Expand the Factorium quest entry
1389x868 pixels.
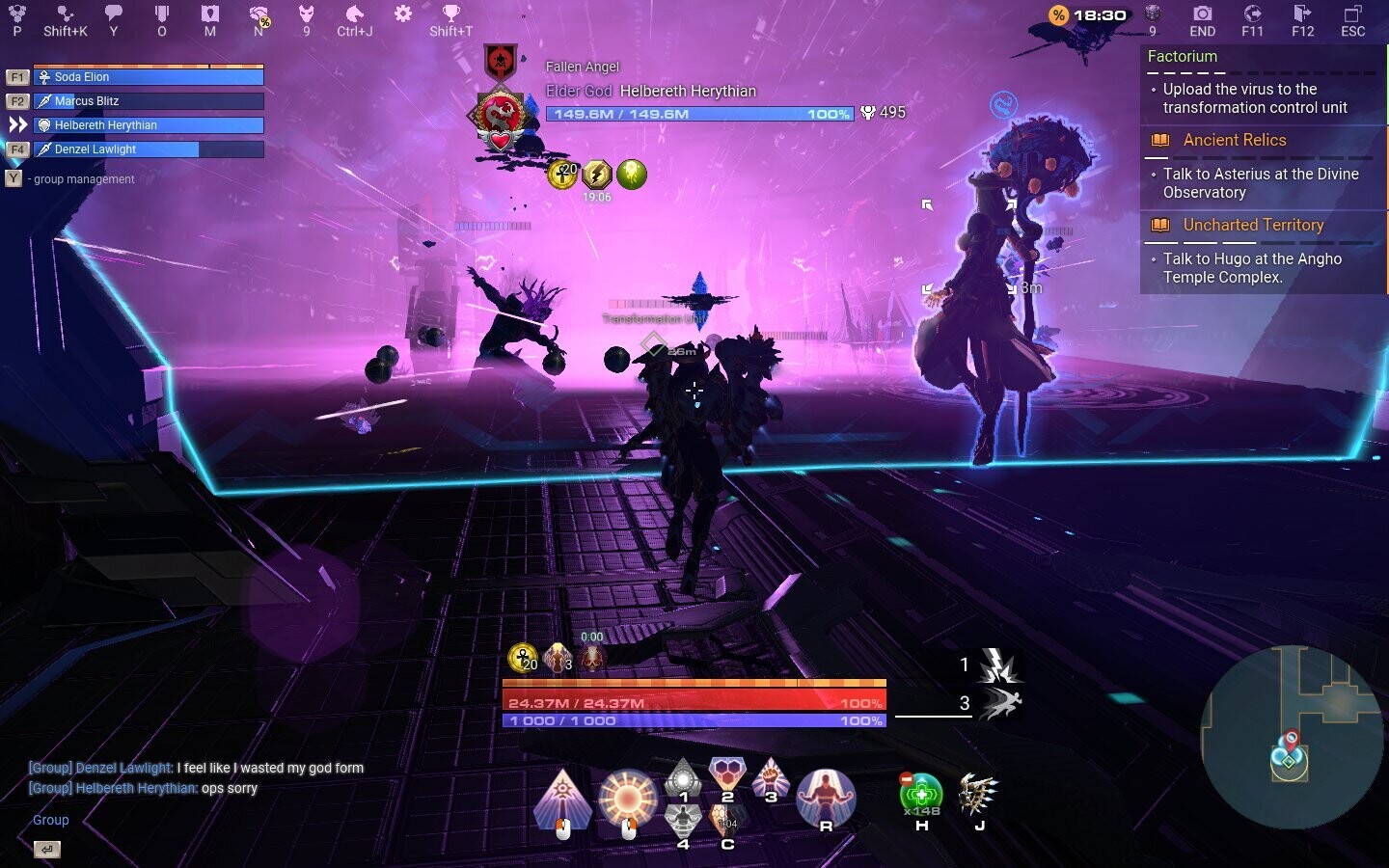[1183, 57]
